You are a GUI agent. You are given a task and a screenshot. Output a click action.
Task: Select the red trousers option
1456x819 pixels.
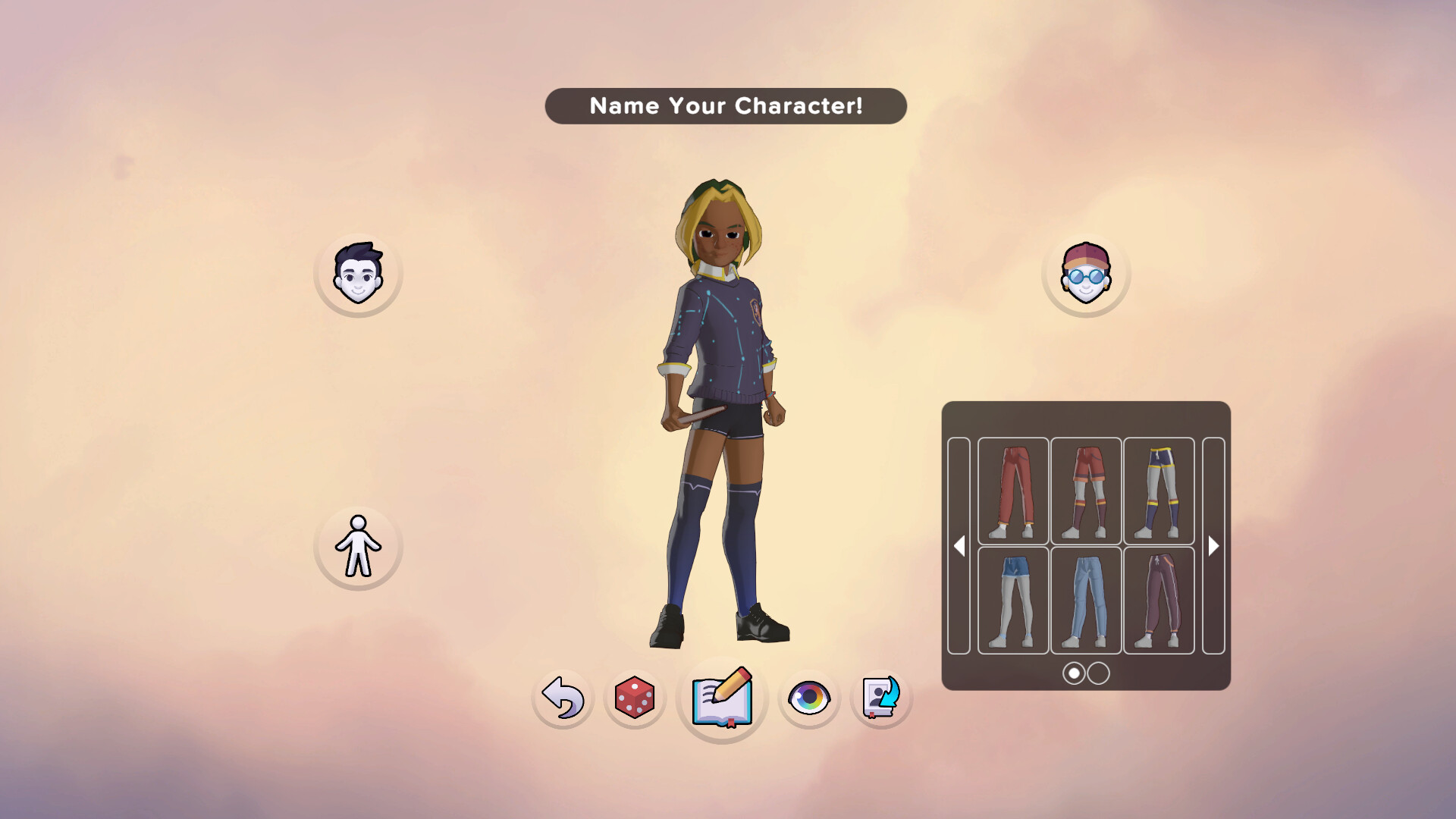1012,489
